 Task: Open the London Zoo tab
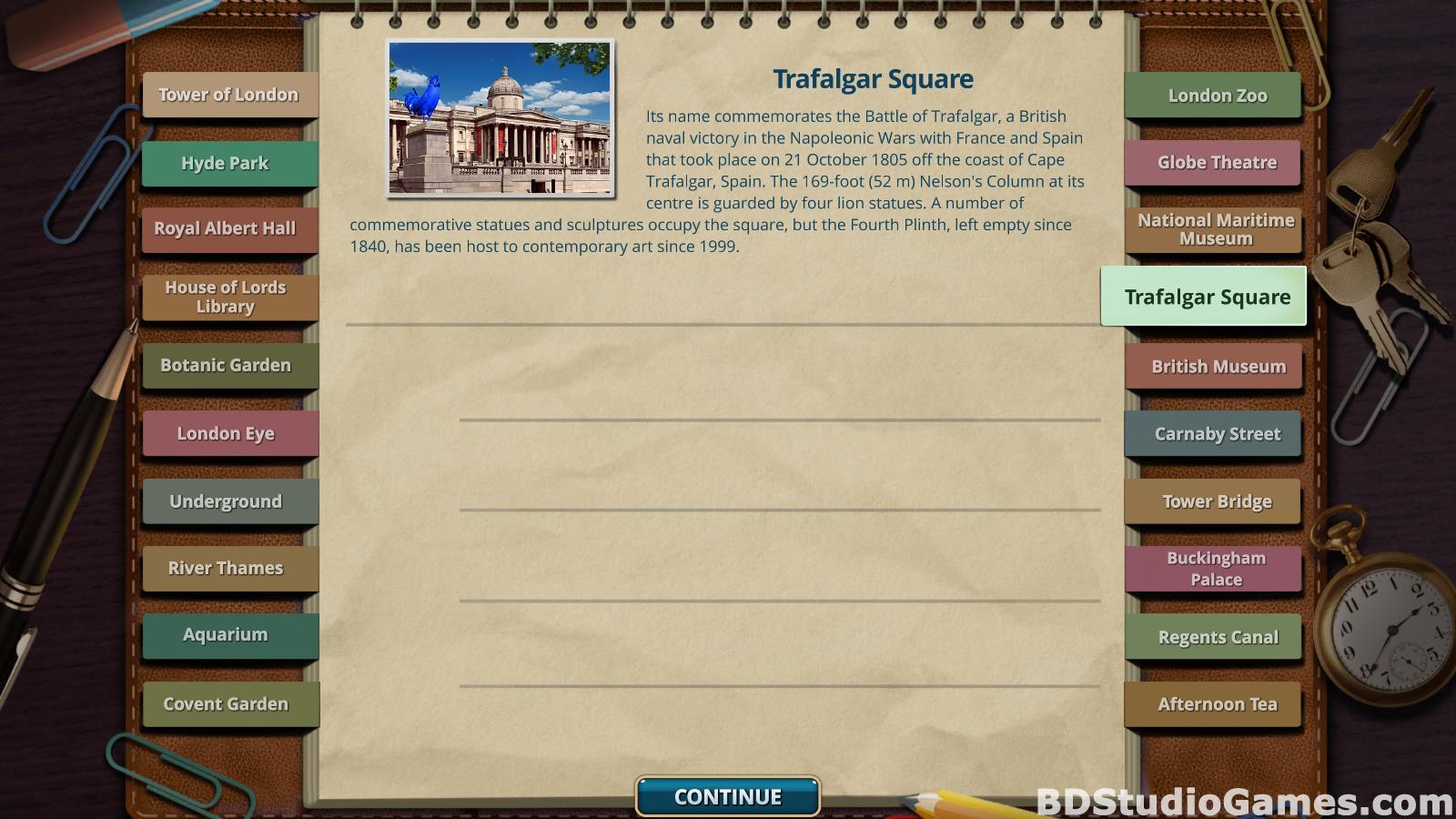[1217, 96]
